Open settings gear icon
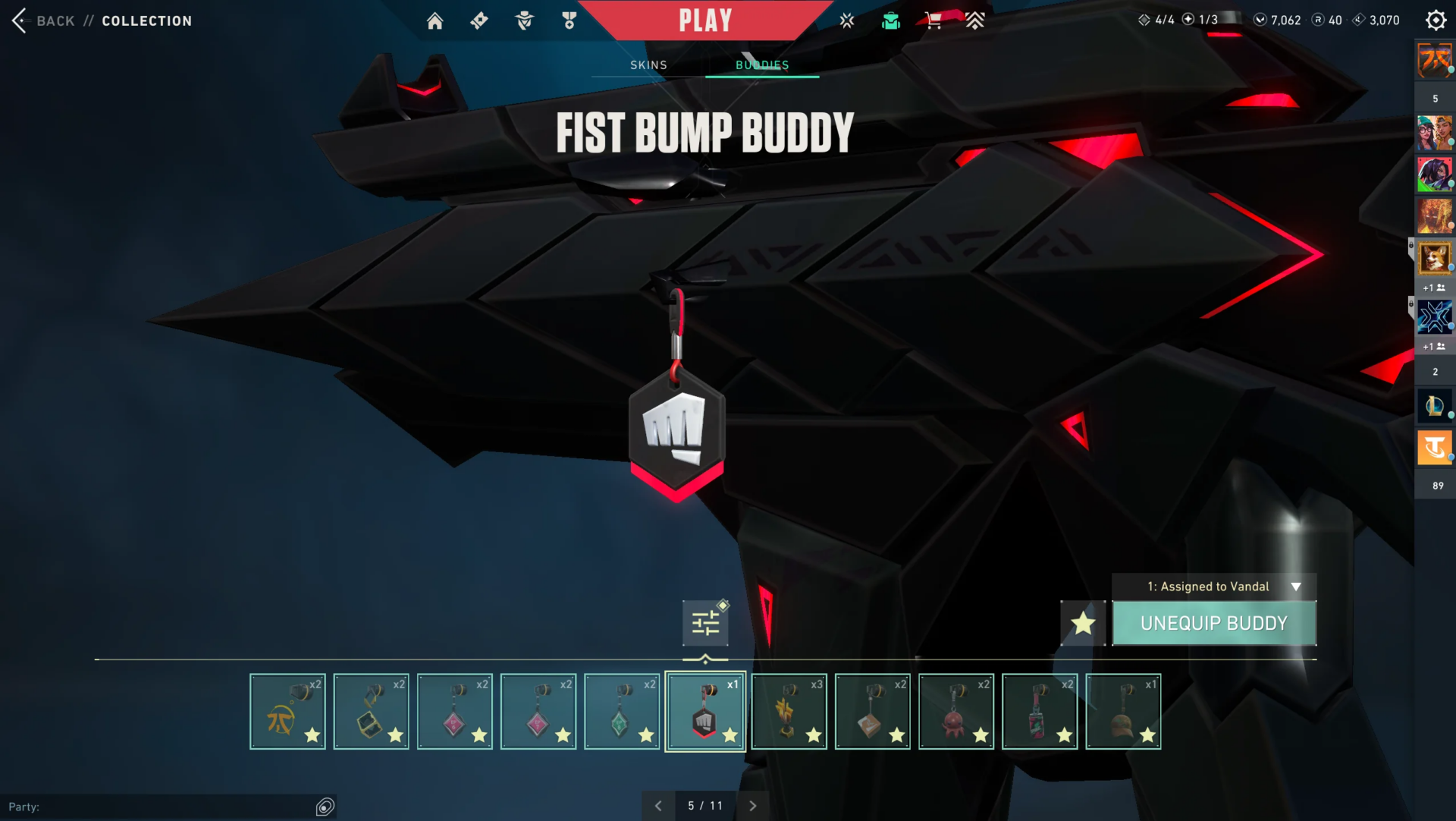The width and height of the screenshot is (1456, 821). point(1436,20)
